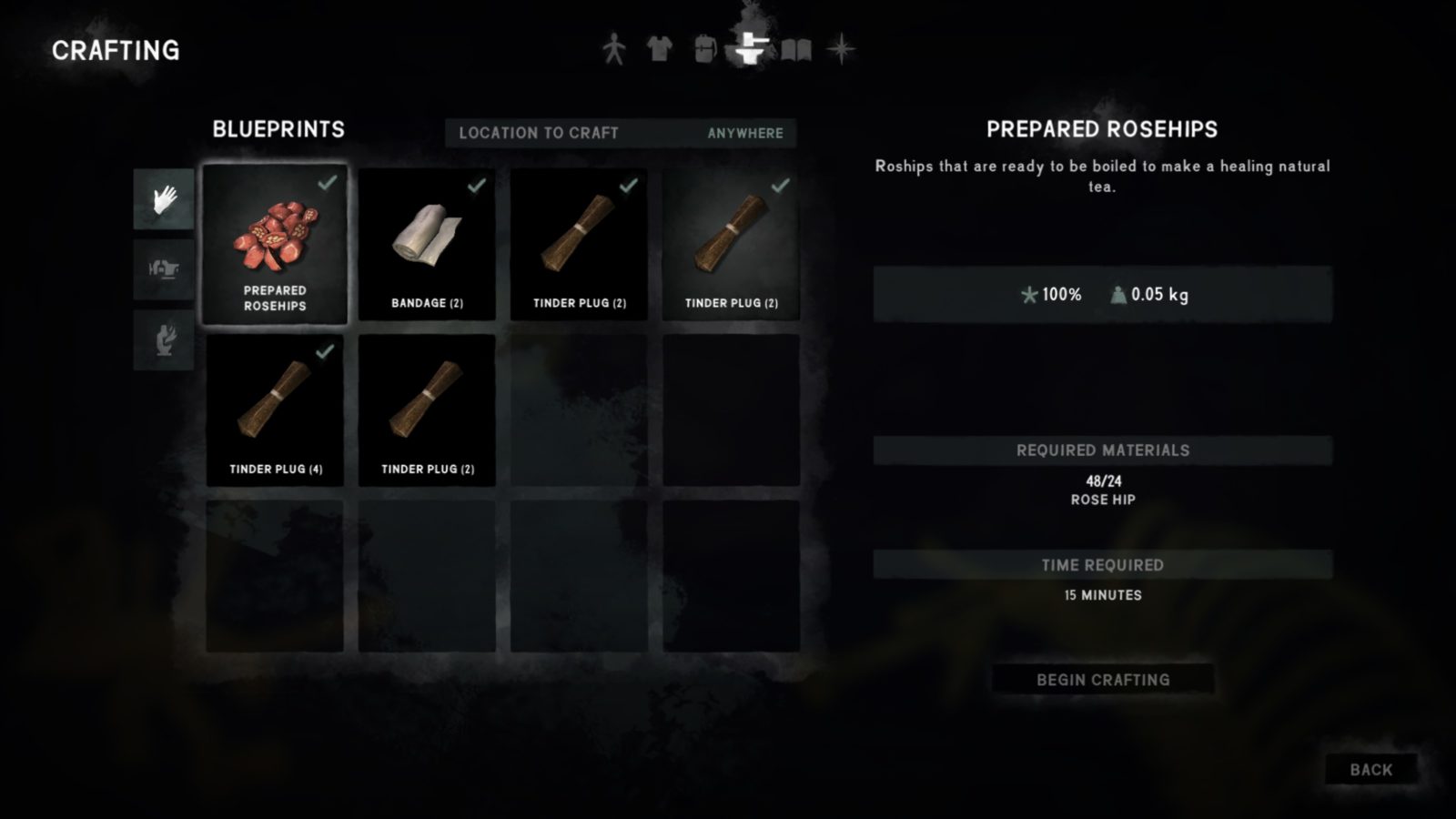This screenshot has width=1456, height=819.
Task: Filter blueprints by forge flame icon
Action: point(164,340)
